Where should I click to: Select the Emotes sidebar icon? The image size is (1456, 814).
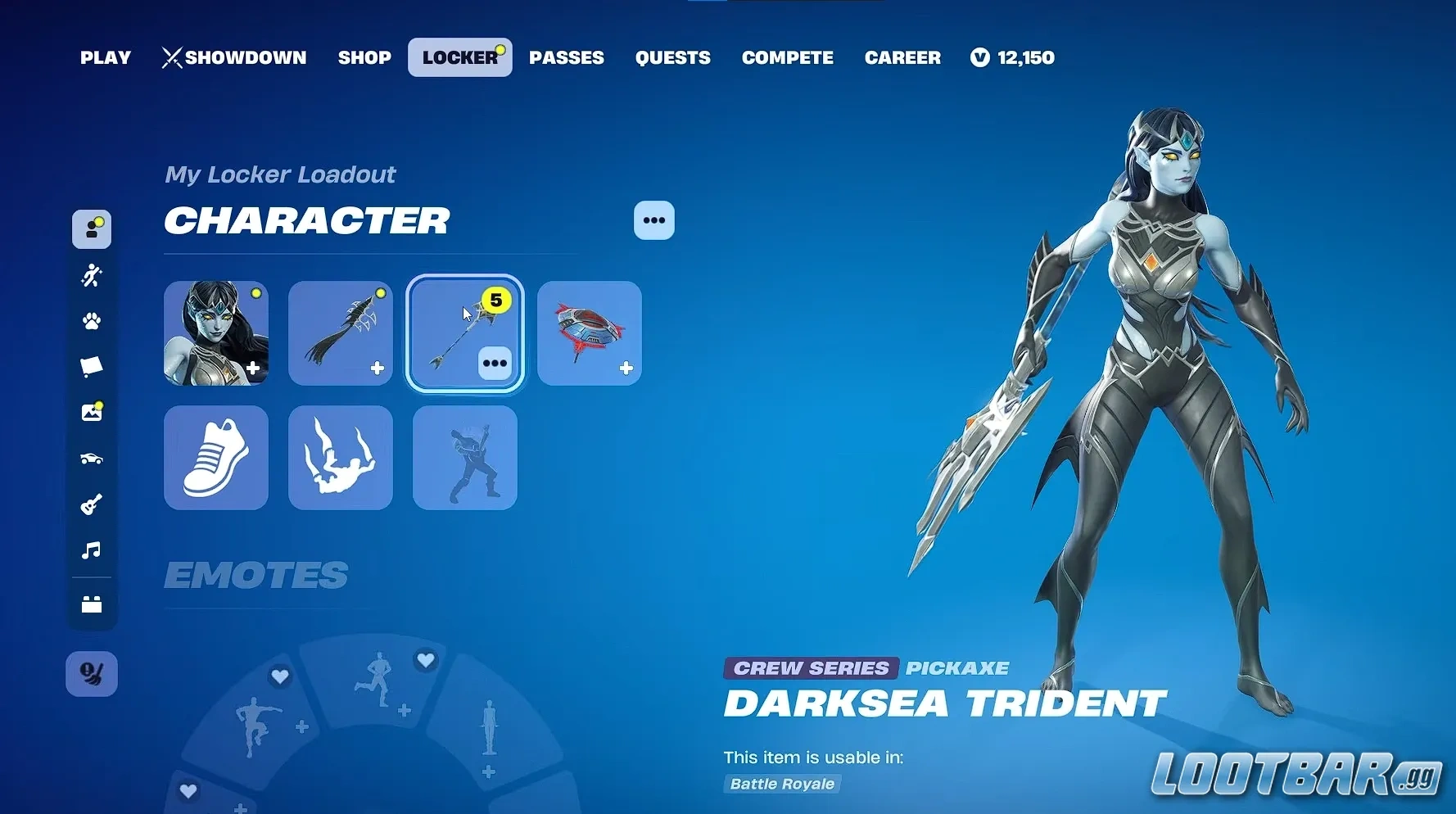pyautogui.click(x=92, y=275)
